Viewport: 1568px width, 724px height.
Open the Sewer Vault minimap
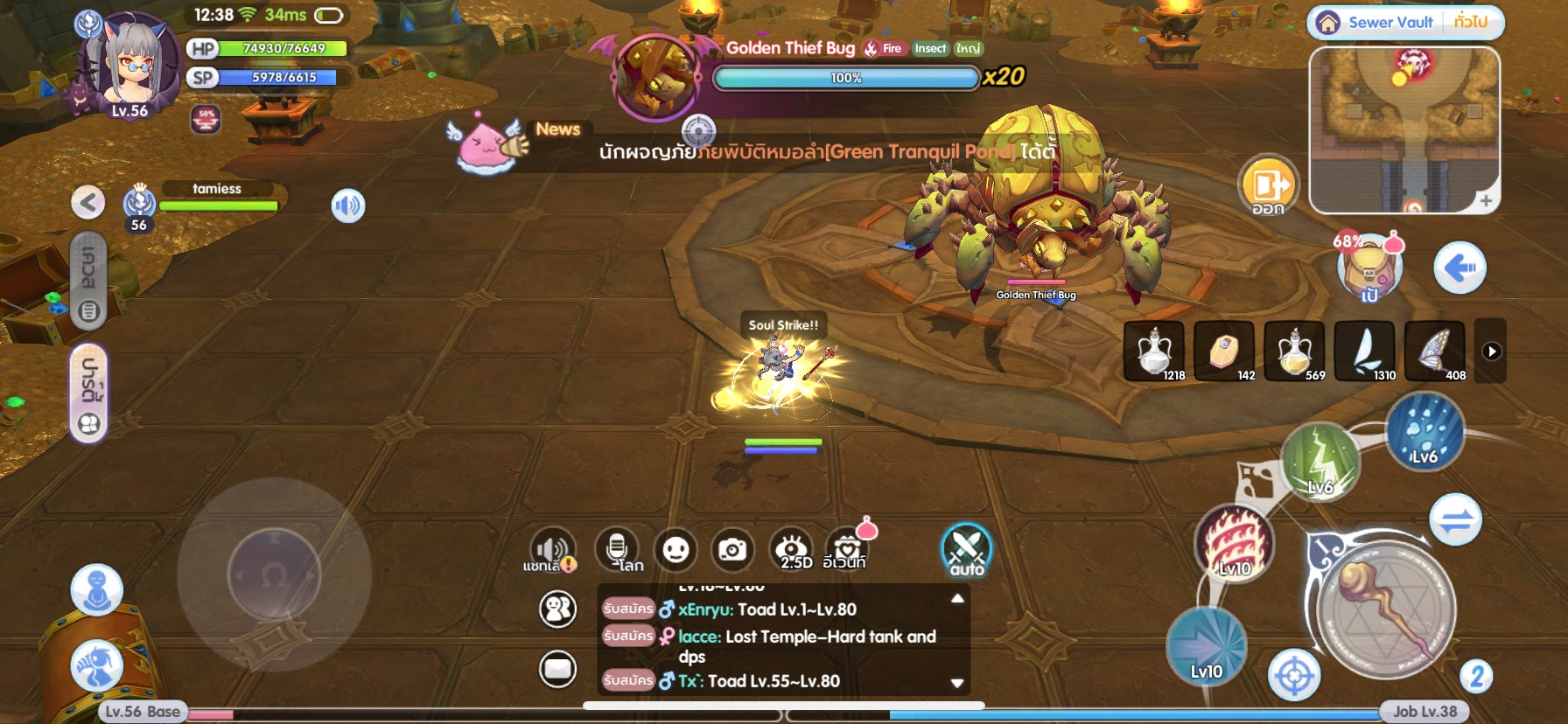1403,129
